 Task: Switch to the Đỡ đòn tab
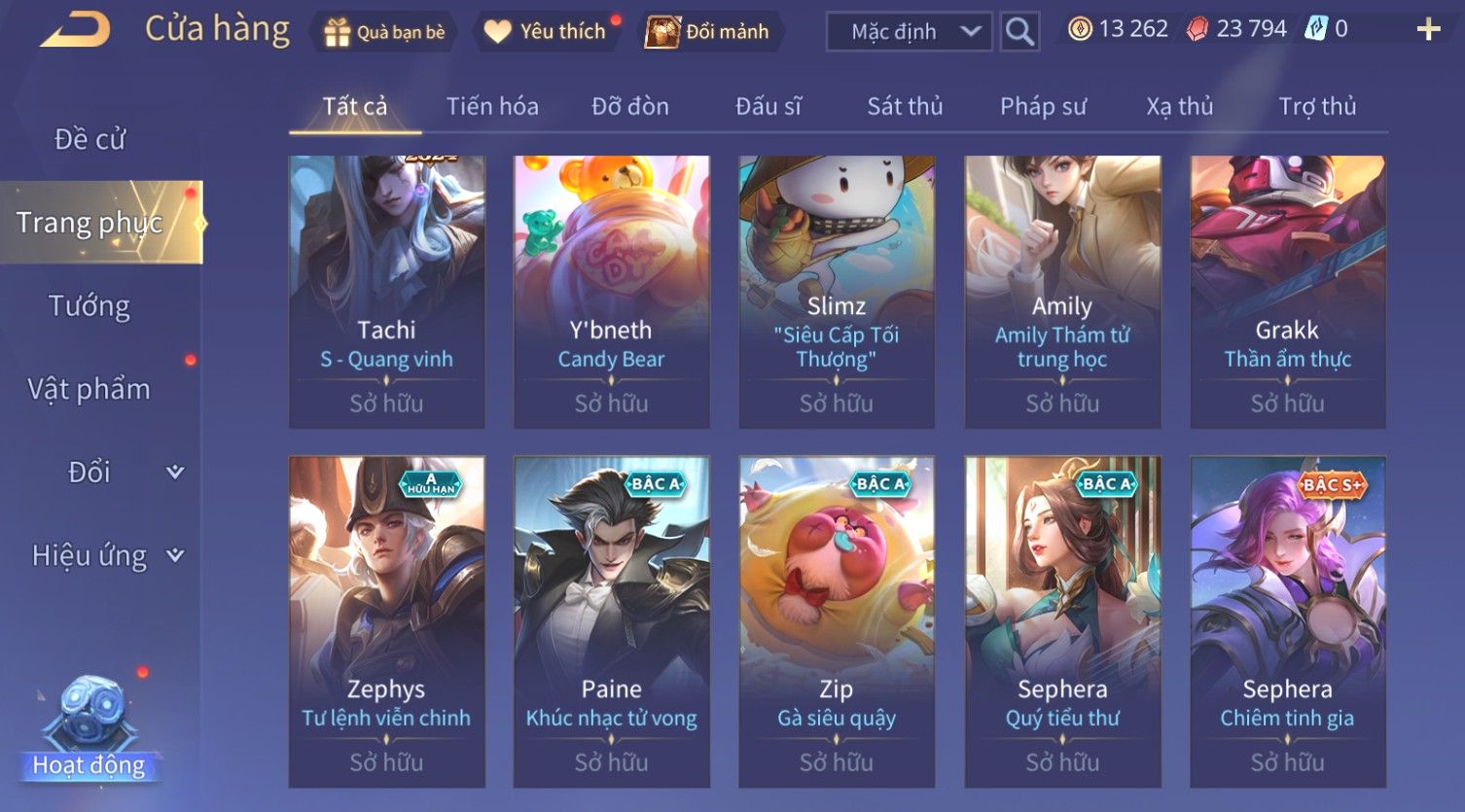630,106
